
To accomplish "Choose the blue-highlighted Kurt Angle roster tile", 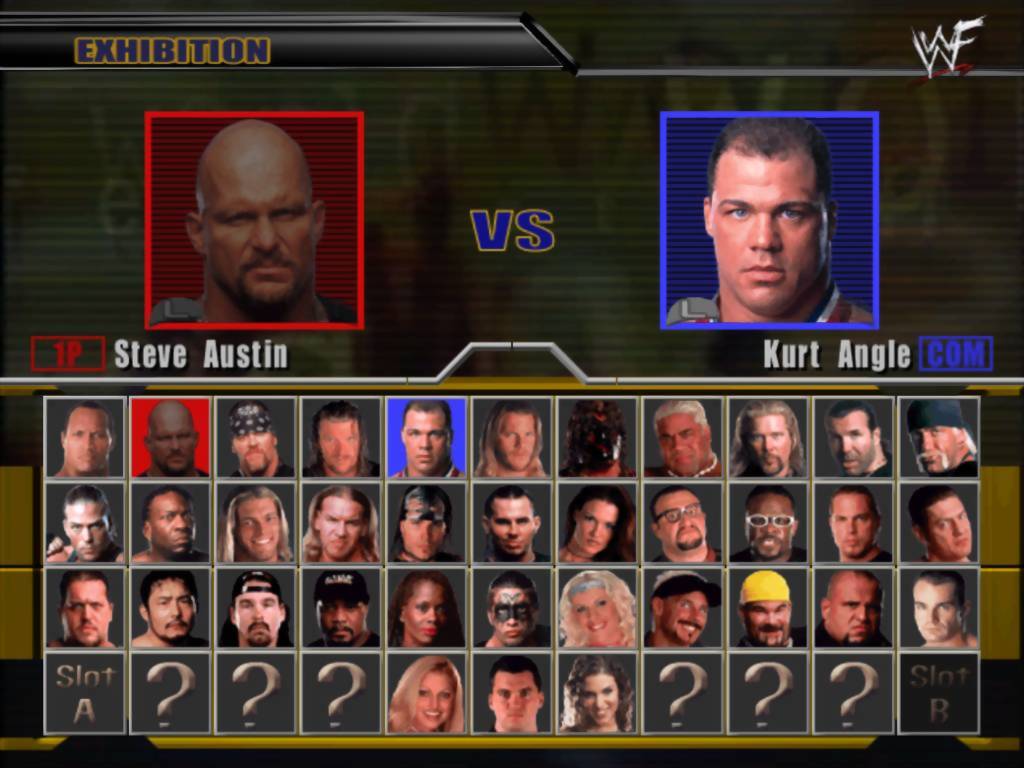I will tap(426, 438).
